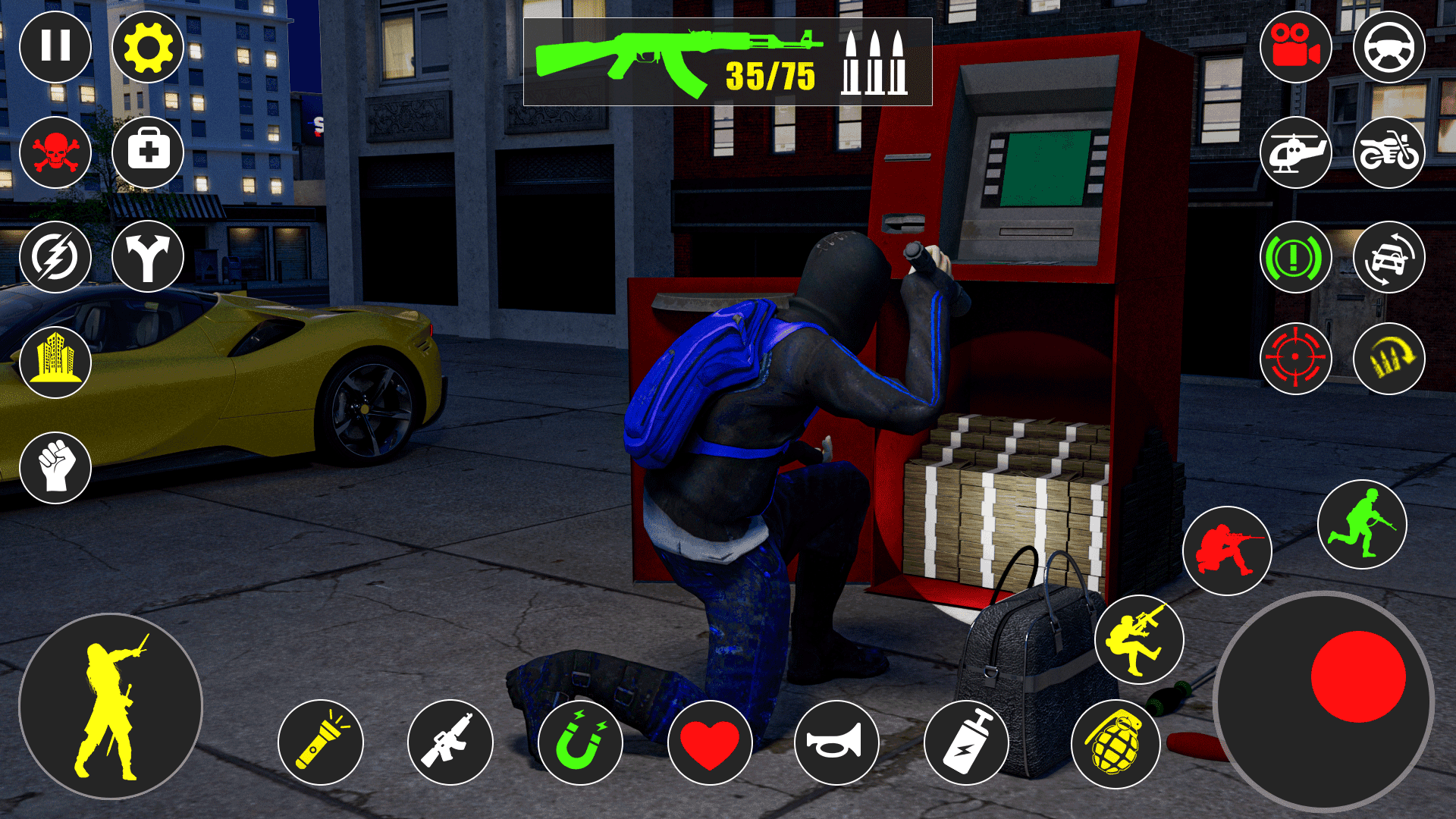Image resolution: width=1456 pixels, height=819 pixels.
Task: Pause the game
Action: click(55, 47)
